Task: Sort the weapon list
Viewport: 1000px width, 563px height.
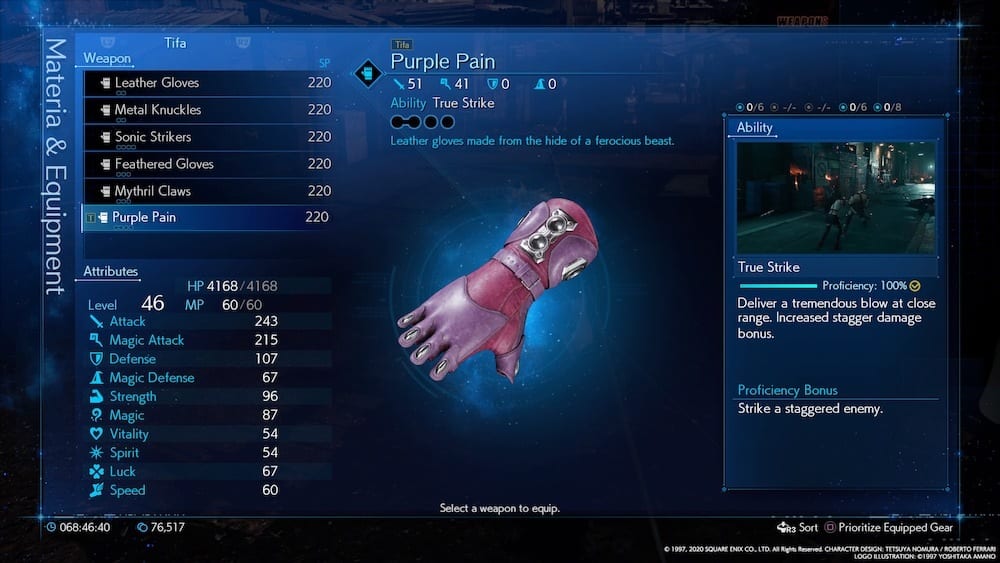Action: [798, 527]
